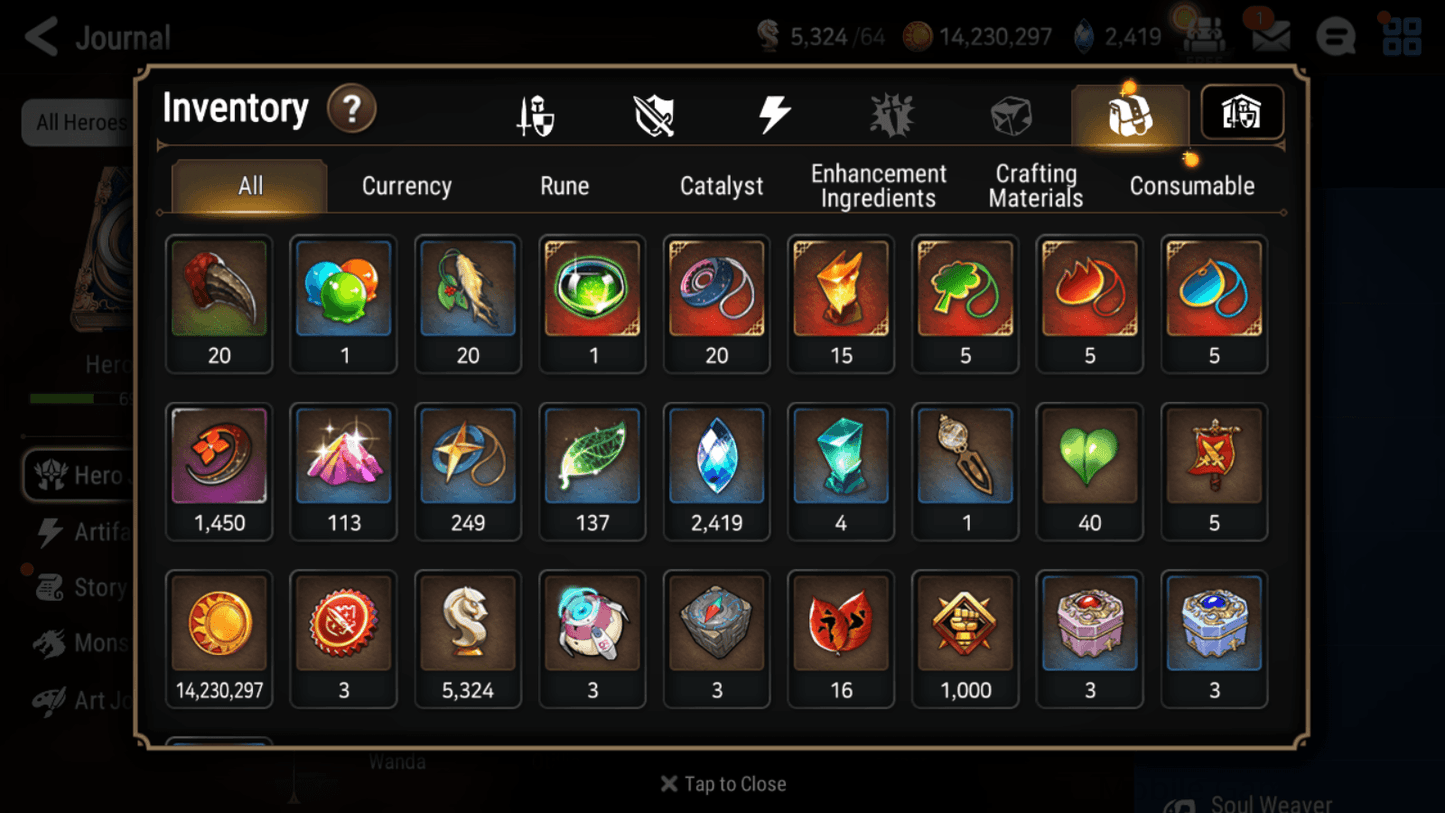The image size is (1445, 813).
Task: Click the Inventory help question mark
Action: (352, 110)
